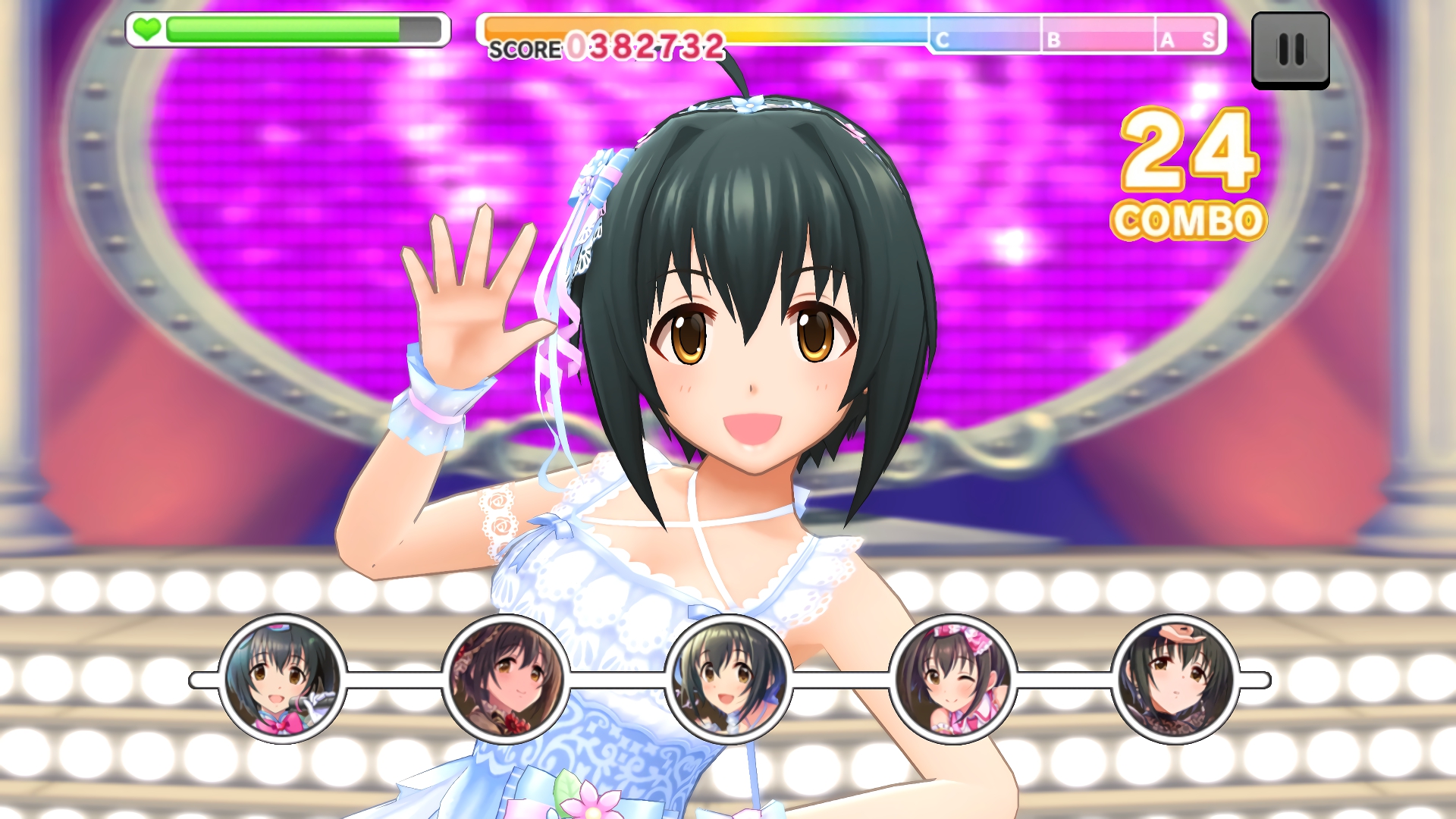Screen dimensions: 1456x819
Task: Tap the idol circle with red flower
Action: click(506, 679)
